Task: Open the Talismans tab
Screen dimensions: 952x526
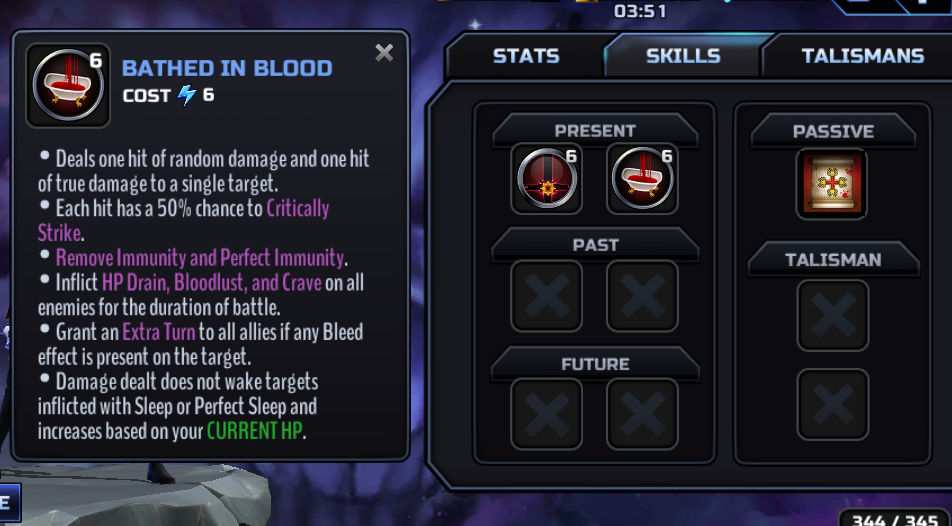Action: 862,56
